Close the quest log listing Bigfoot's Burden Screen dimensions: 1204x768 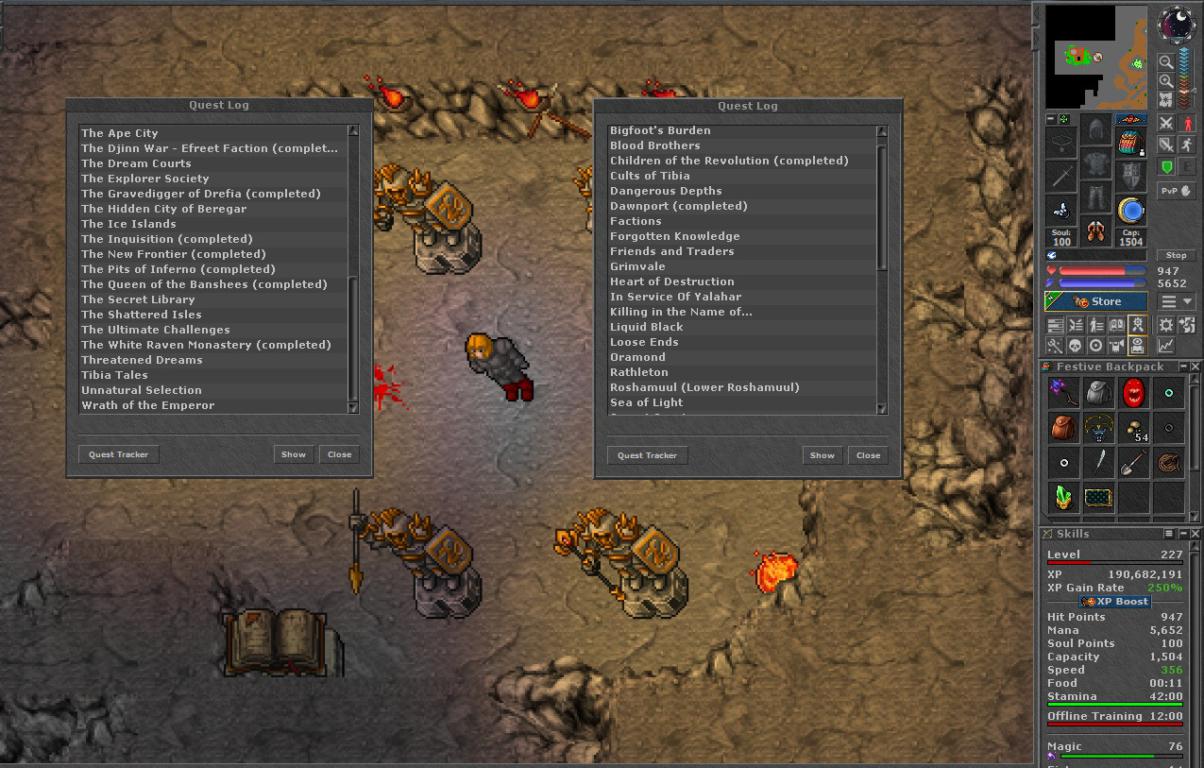click(868, 455)
